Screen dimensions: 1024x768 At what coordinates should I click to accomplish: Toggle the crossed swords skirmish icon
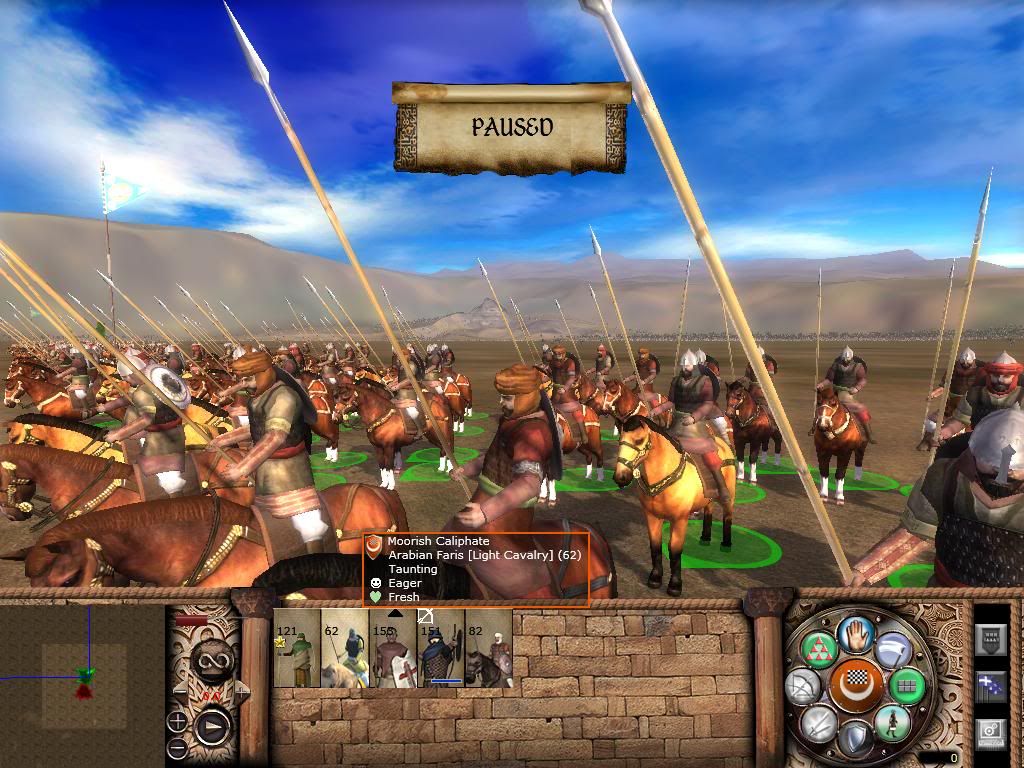[x=818, y=722]
